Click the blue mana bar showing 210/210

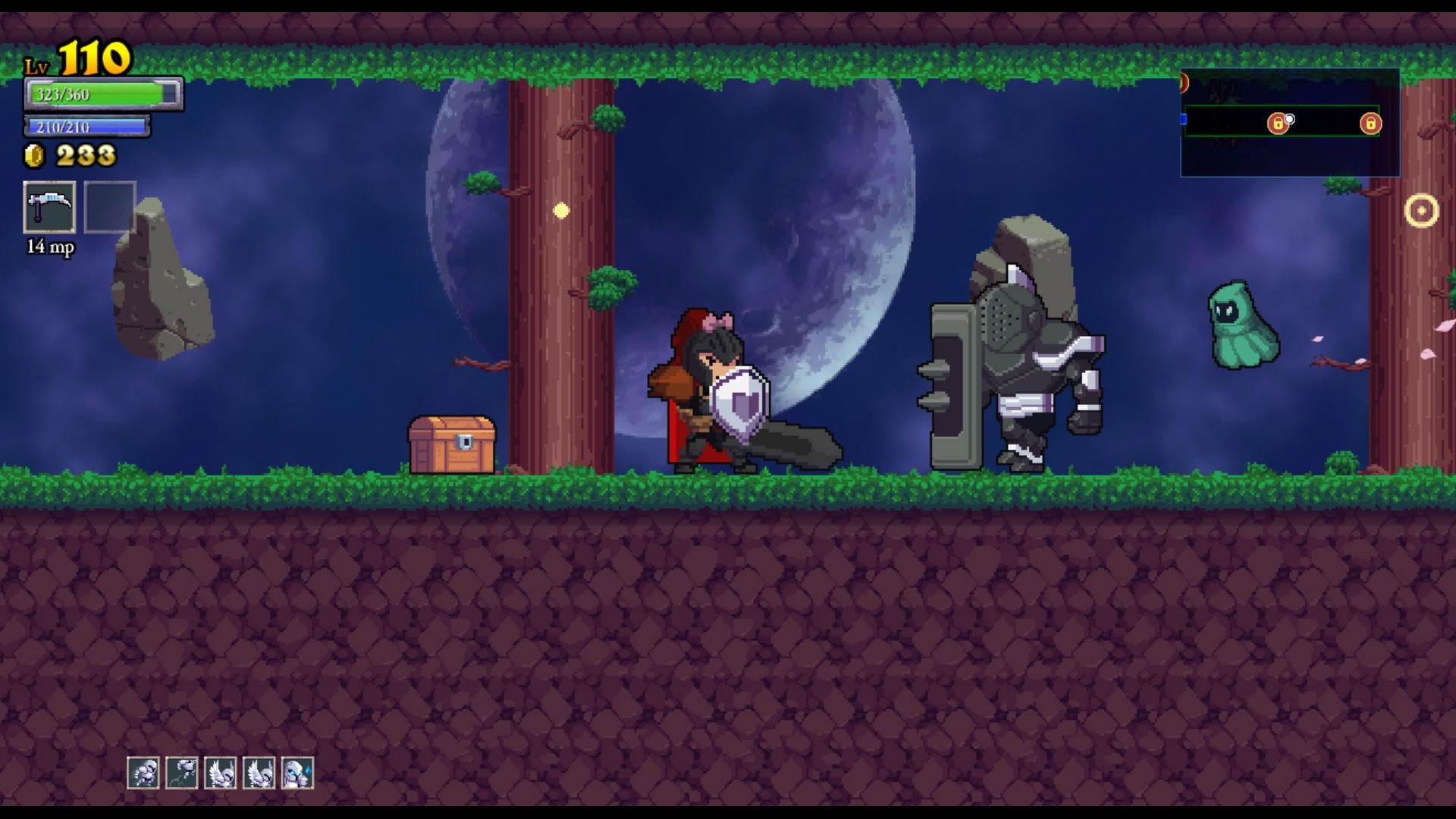[89, 127]
